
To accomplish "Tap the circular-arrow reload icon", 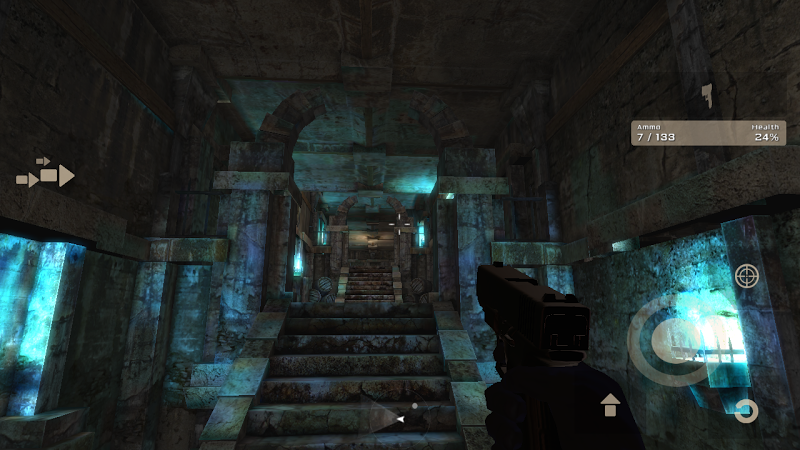I will tap(746, 411).
